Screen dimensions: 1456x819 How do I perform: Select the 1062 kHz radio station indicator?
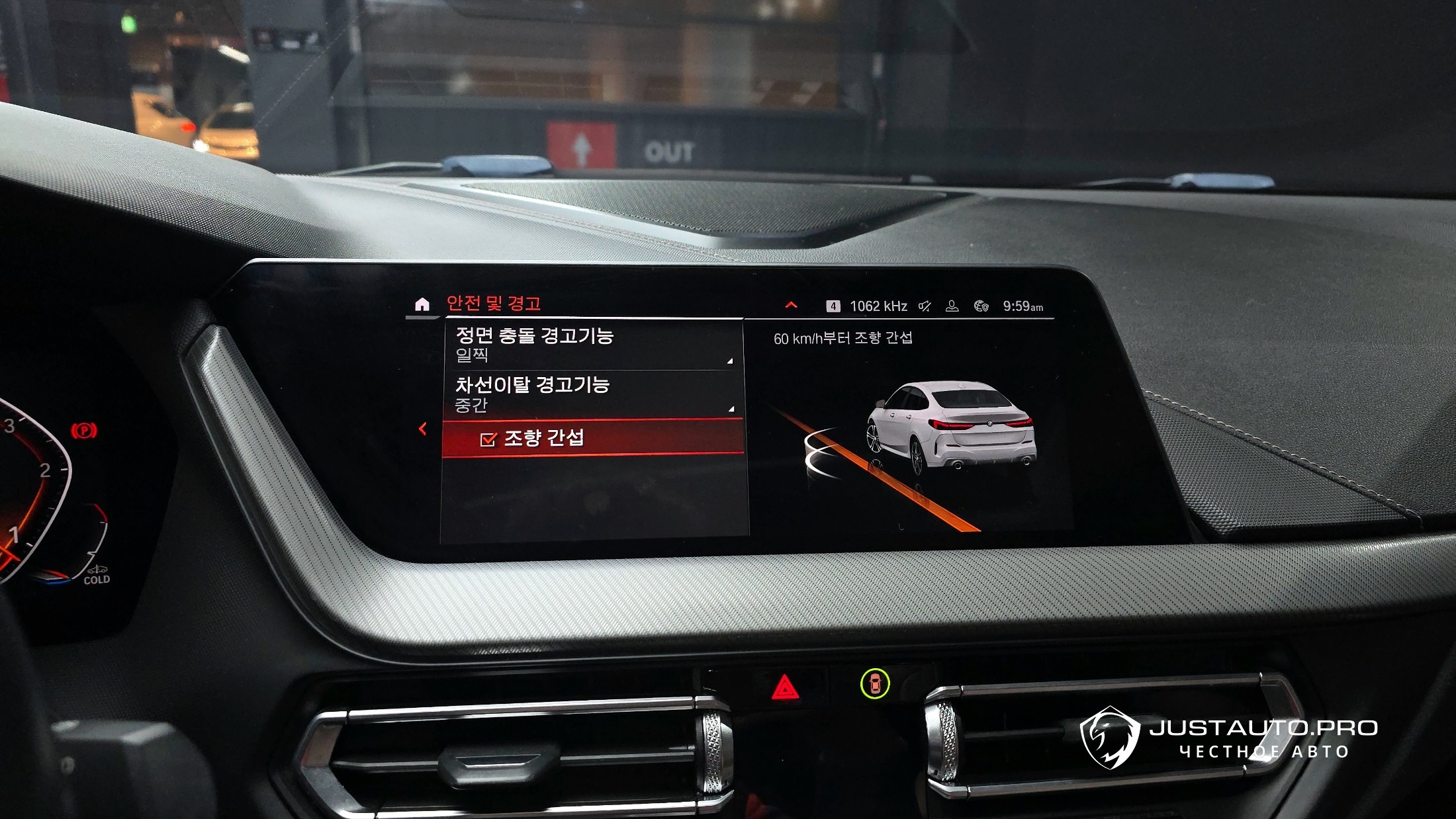point(878,306)
